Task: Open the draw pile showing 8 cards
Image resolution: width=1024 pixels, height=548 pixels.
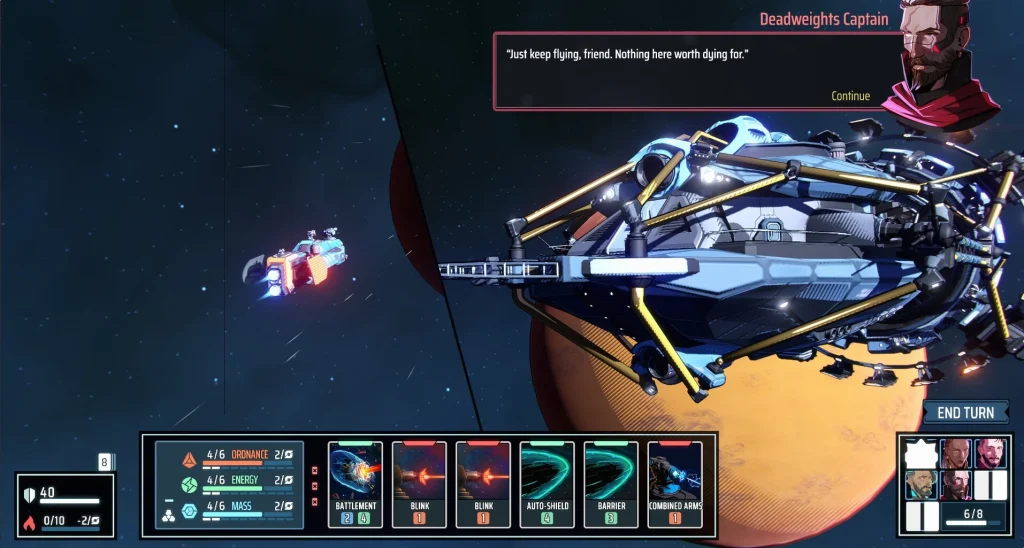Action: pos(104,462)
